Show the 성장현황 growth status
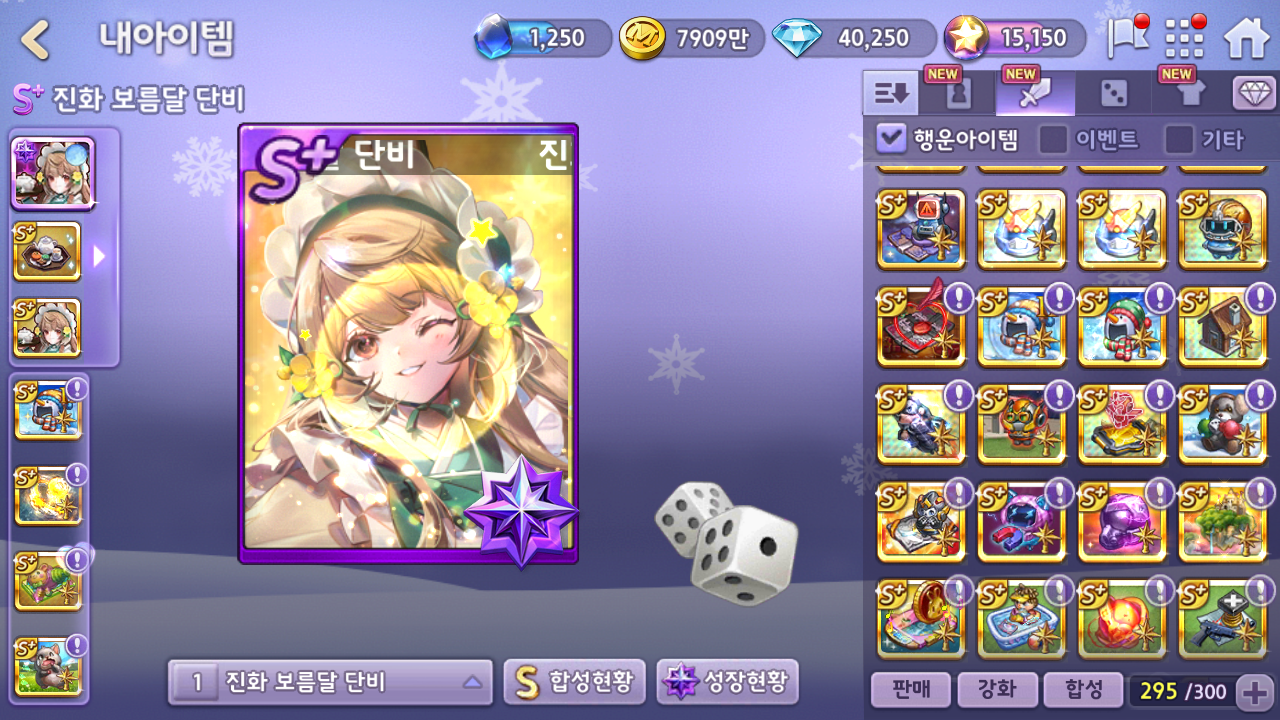1280x720 pixels. click(x=728, y=683)
